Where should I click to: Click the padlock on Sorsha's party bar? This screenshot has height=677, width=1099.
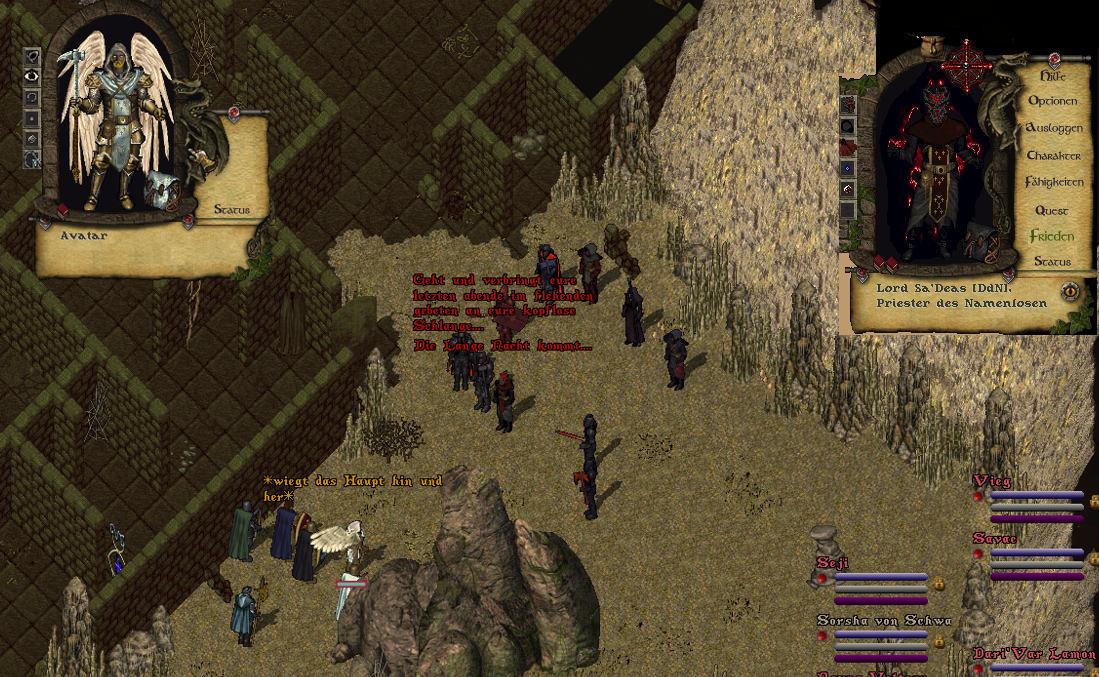940,640
